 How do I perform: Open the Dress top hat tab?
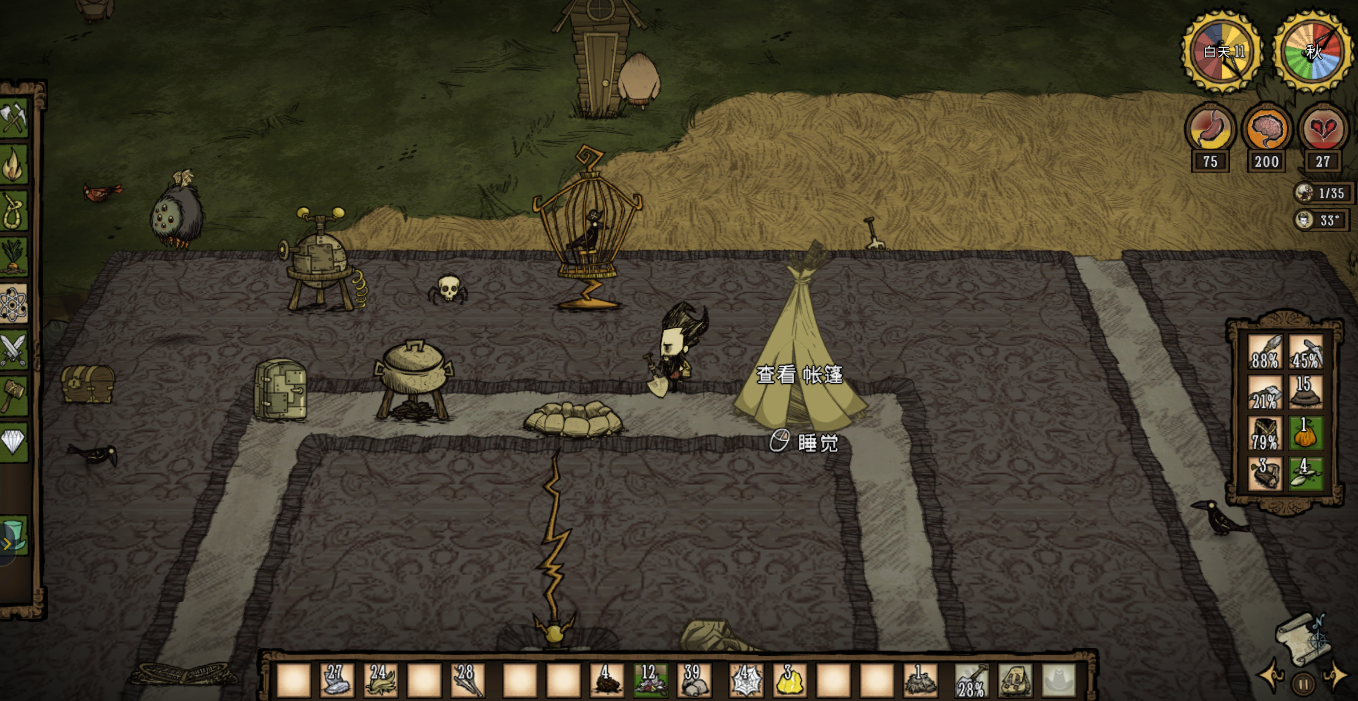pyautogui.click(x=13, y=533)
